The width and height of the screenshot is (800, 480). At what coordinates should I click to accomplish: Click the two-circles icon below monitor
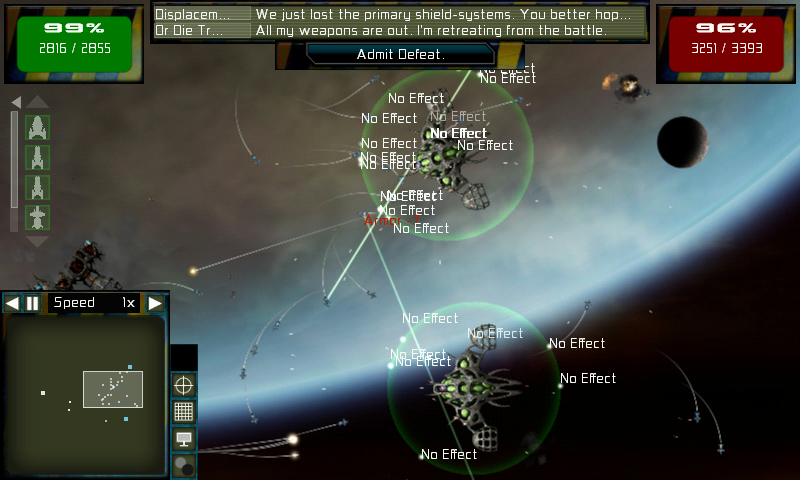[183, 465]
